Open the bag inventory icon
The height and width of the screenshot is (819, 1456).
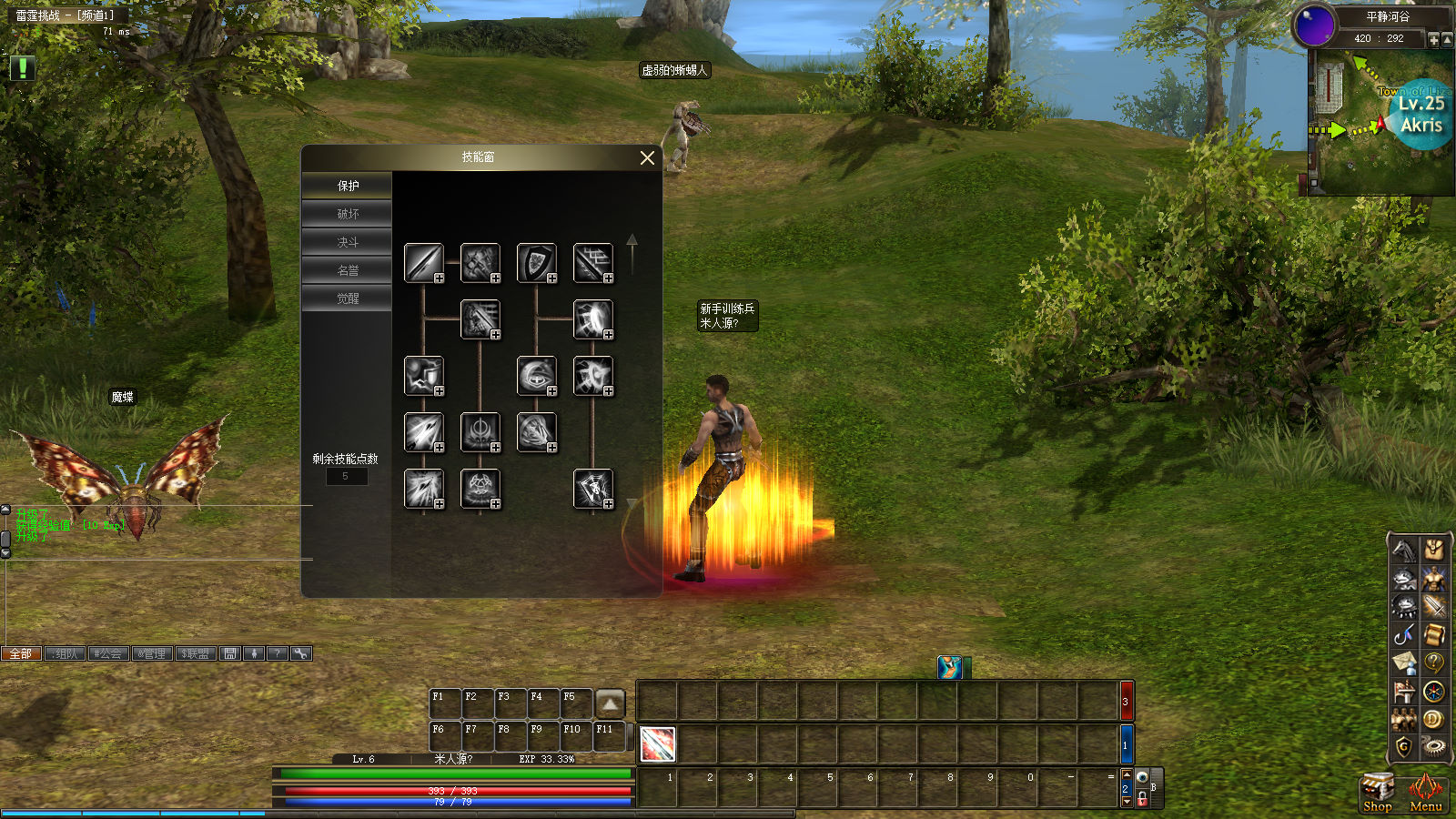pos(1434,550)
